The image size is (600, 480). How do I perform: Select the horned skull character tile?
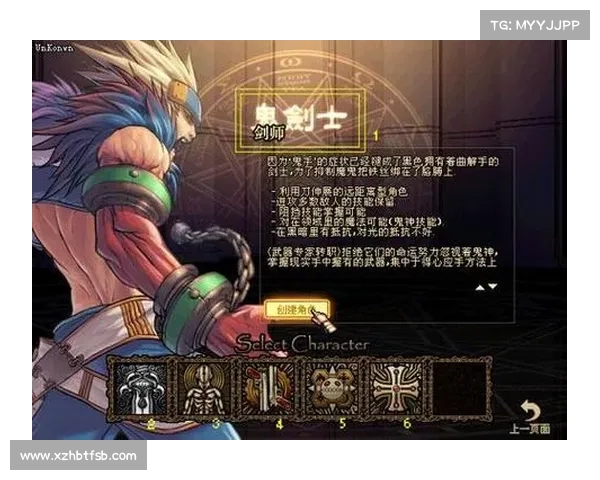coord(331,387)
